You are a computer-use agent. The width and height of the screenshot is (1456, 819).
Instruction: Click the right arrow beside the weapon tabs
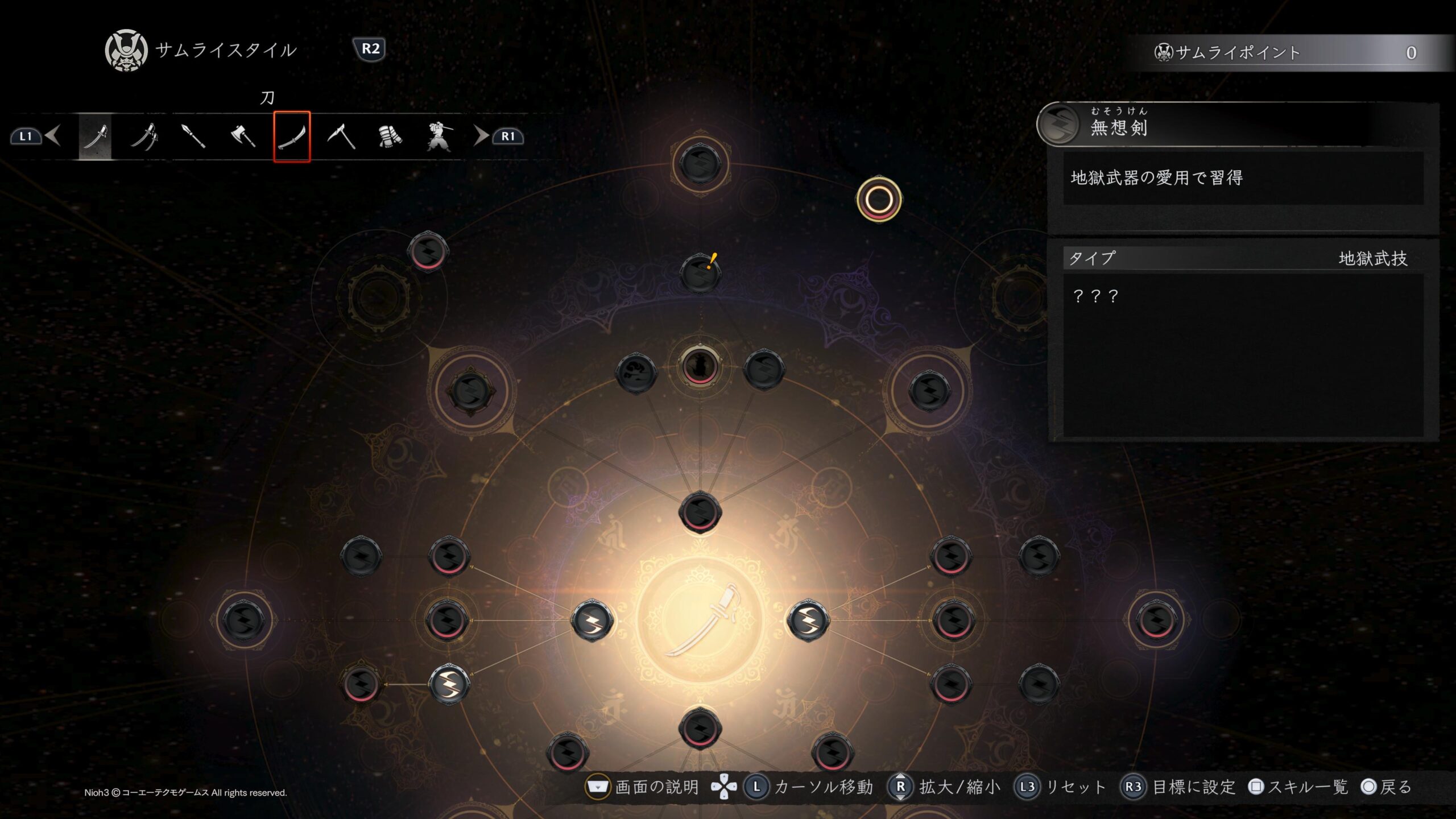[481, 136]
